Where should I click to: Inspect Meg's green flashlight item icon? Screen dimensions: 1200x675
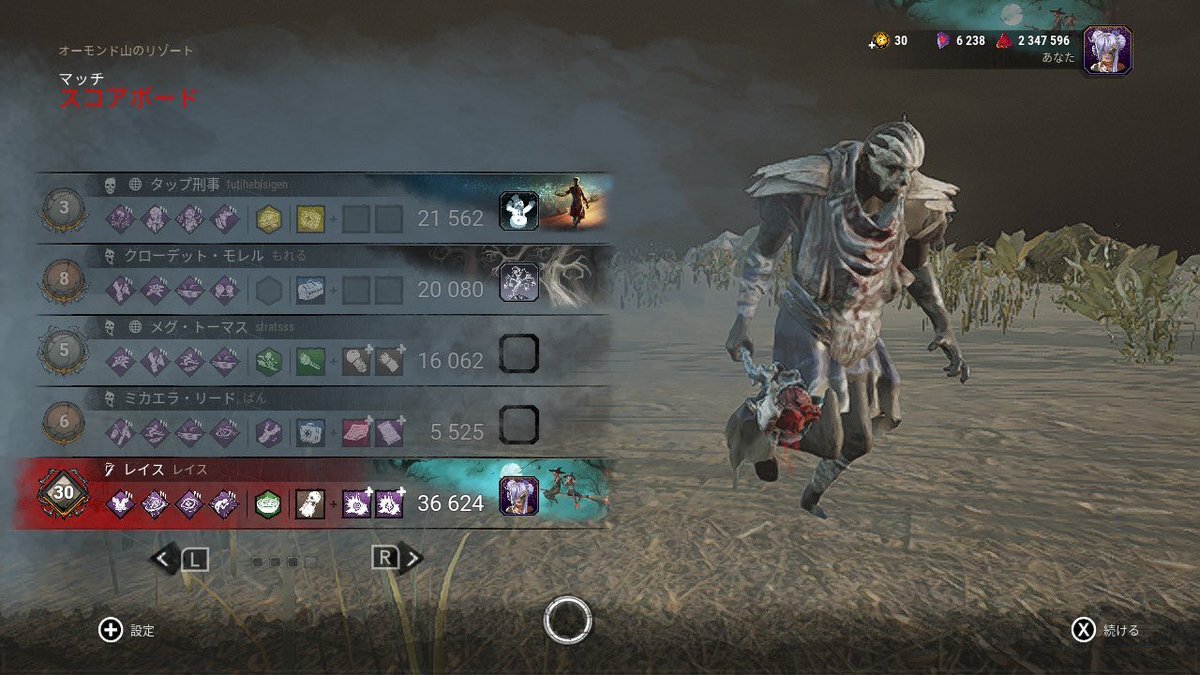click(310, 361)
